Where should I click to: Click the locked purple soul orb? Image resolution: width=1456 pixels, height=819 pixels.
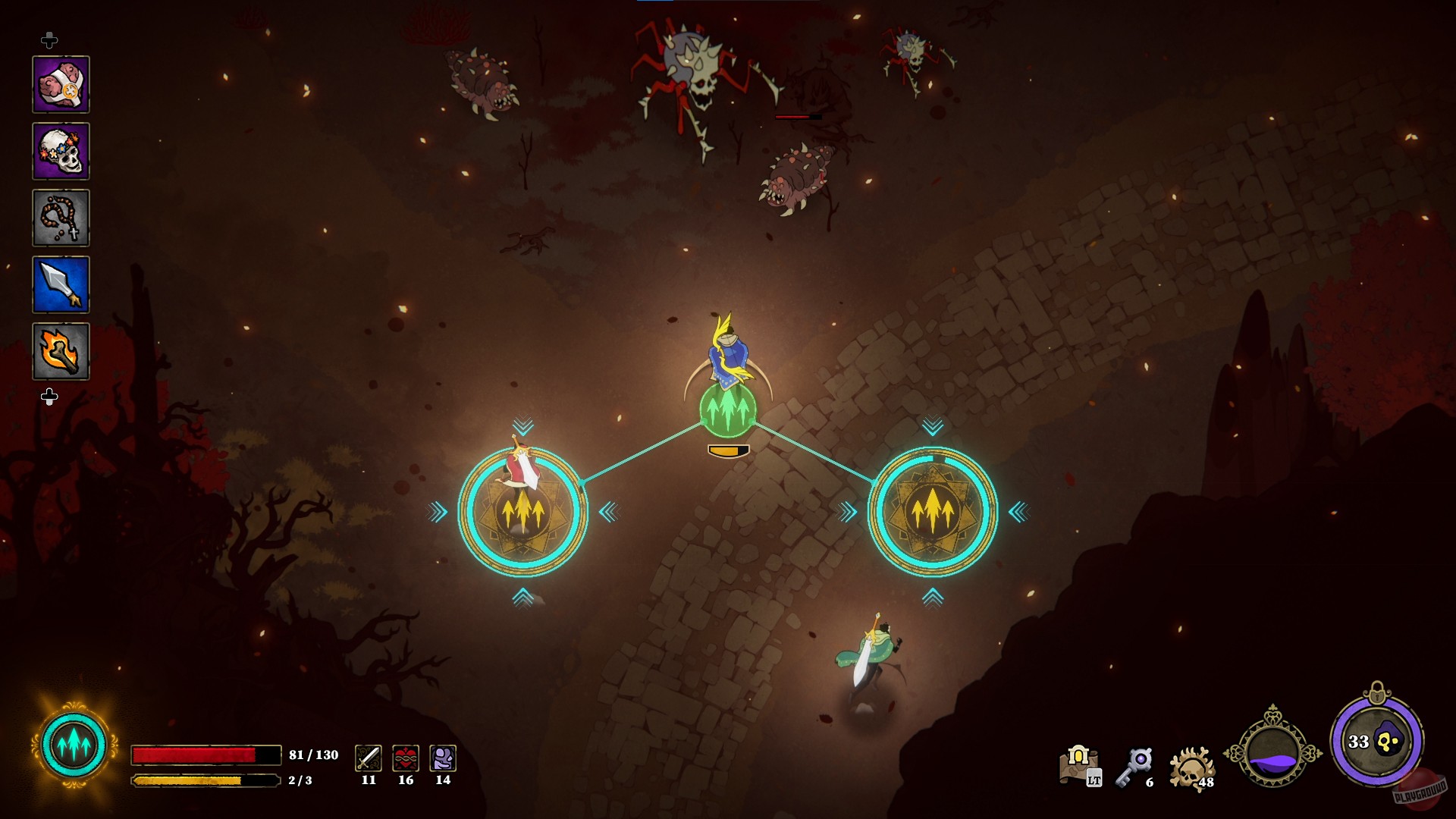(1376, 741)
